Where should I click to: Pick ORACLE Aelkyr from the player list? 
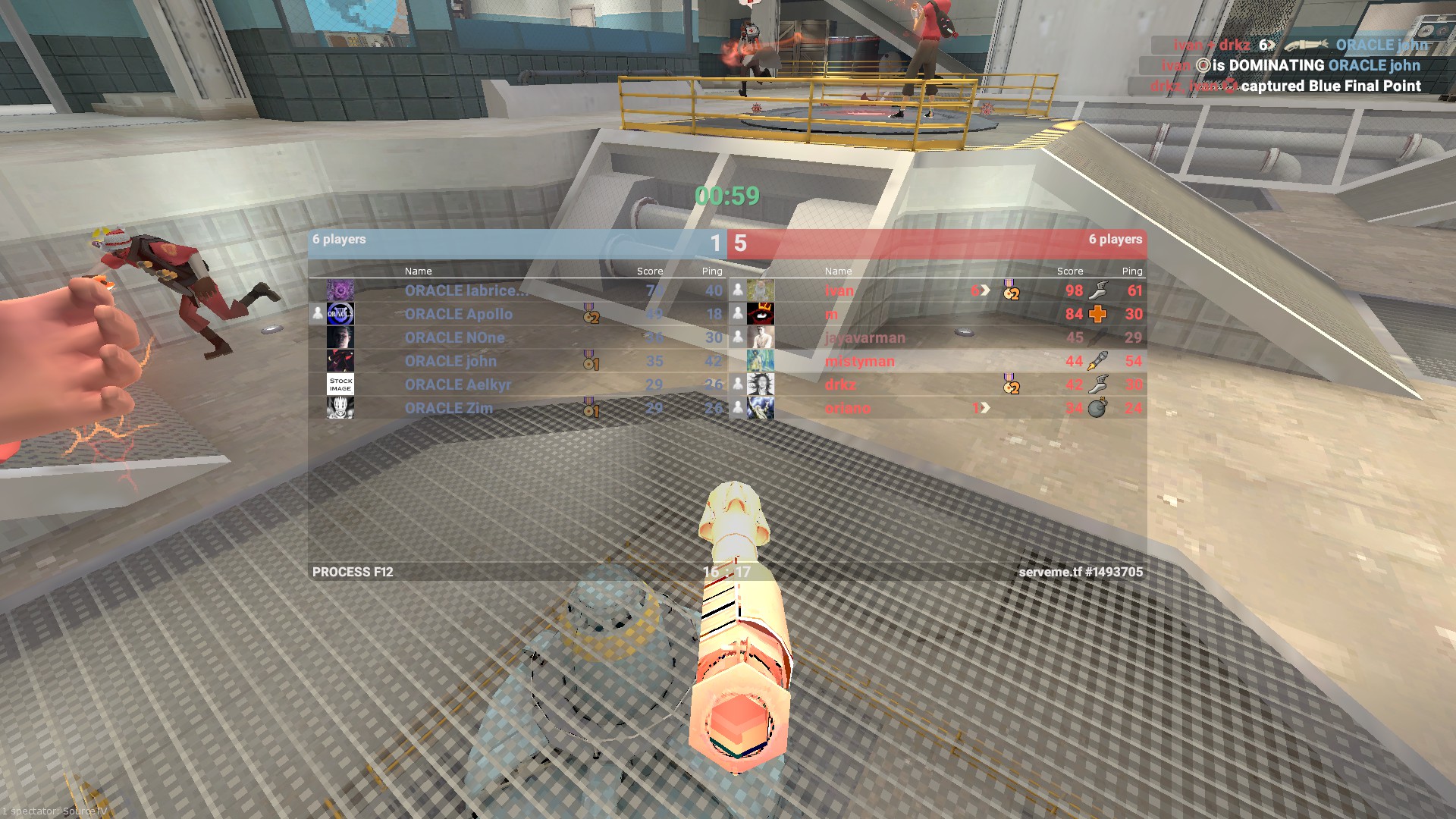[457, 384]
